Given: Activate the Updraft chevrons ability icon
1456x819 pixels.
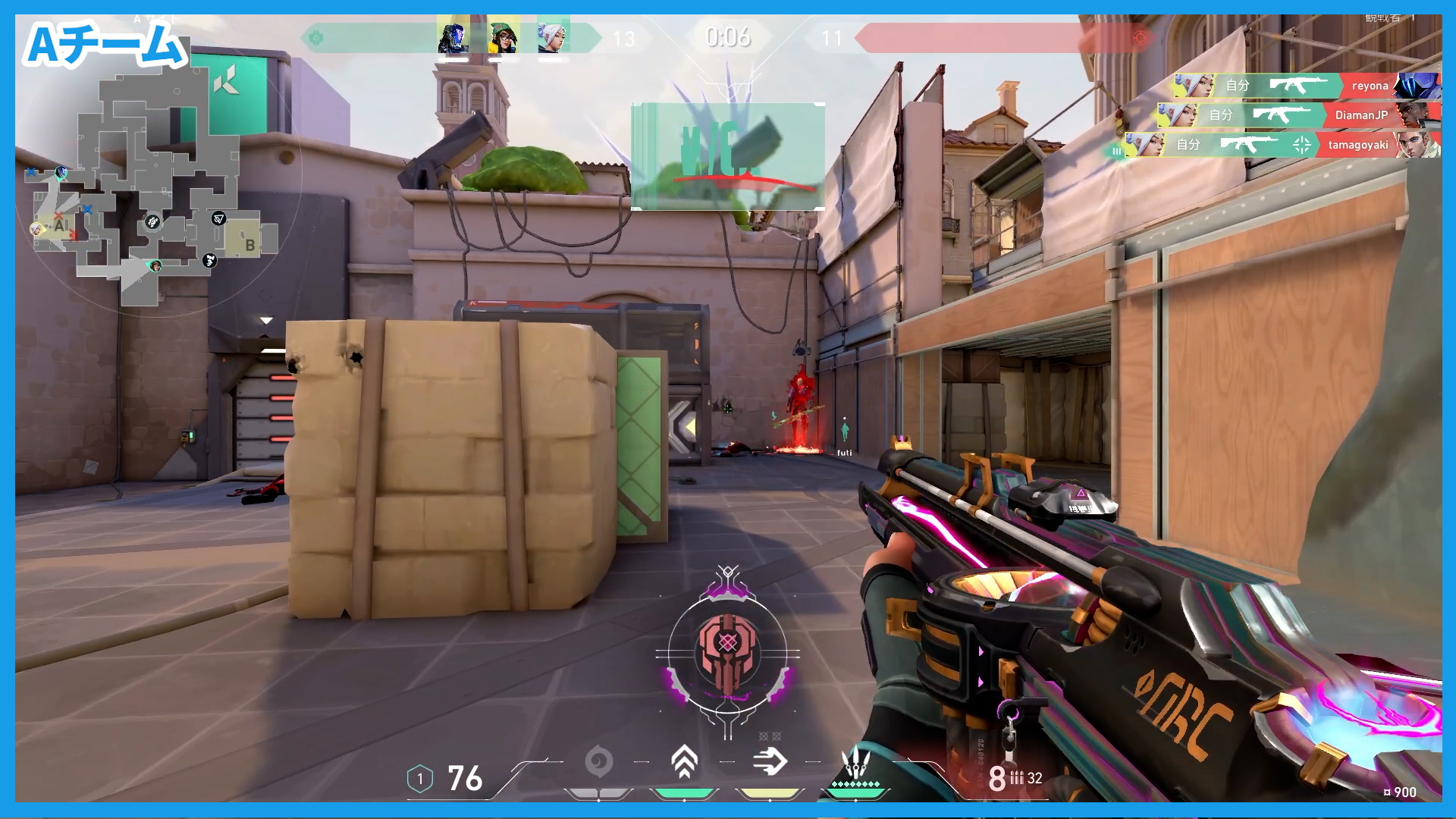Looking at the screenshot, I should pyautogui.click(x=684, y=761).
